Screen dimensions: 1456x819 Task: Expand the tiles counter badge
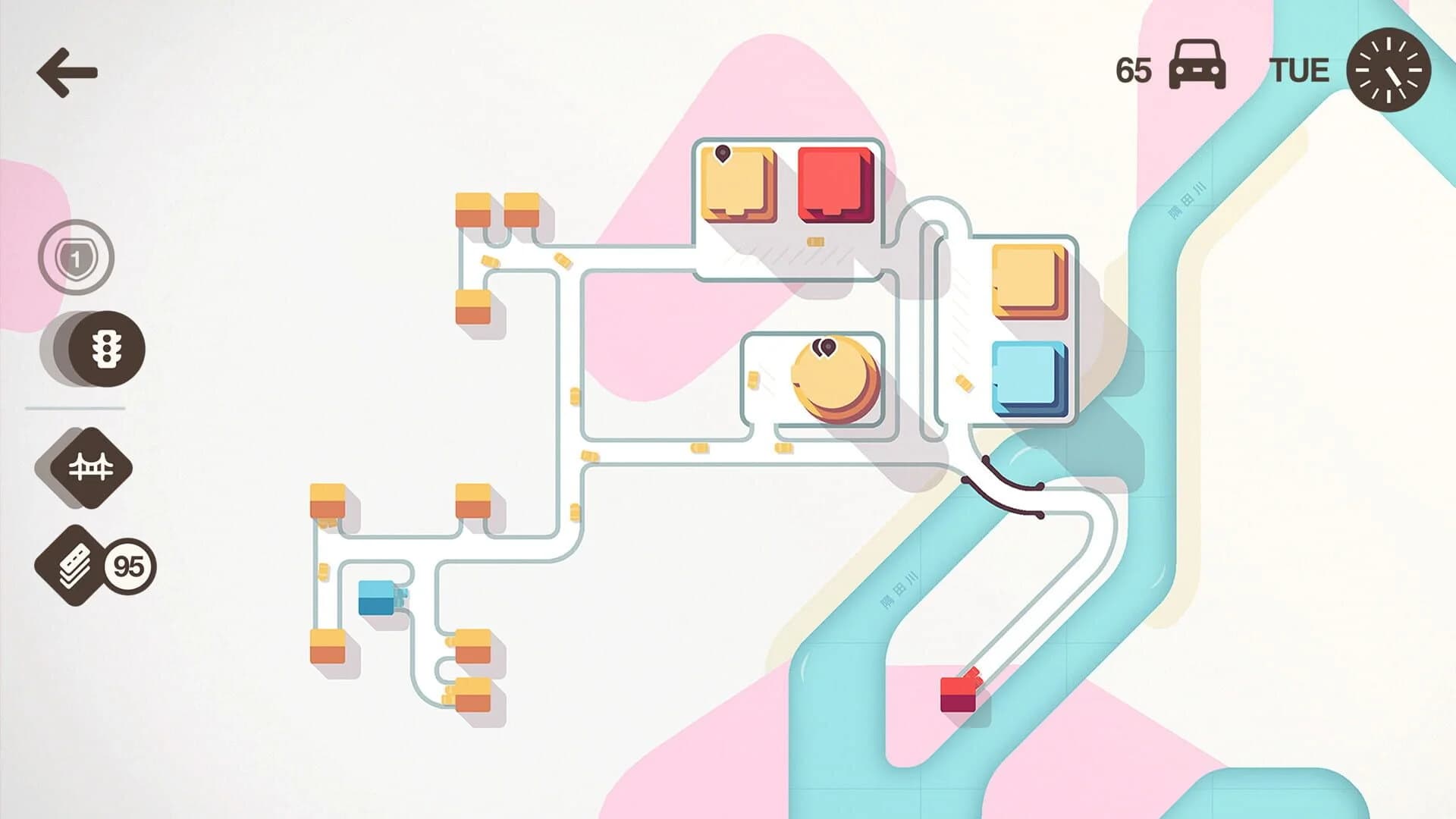pyautogui.click(x=127, y=564)
